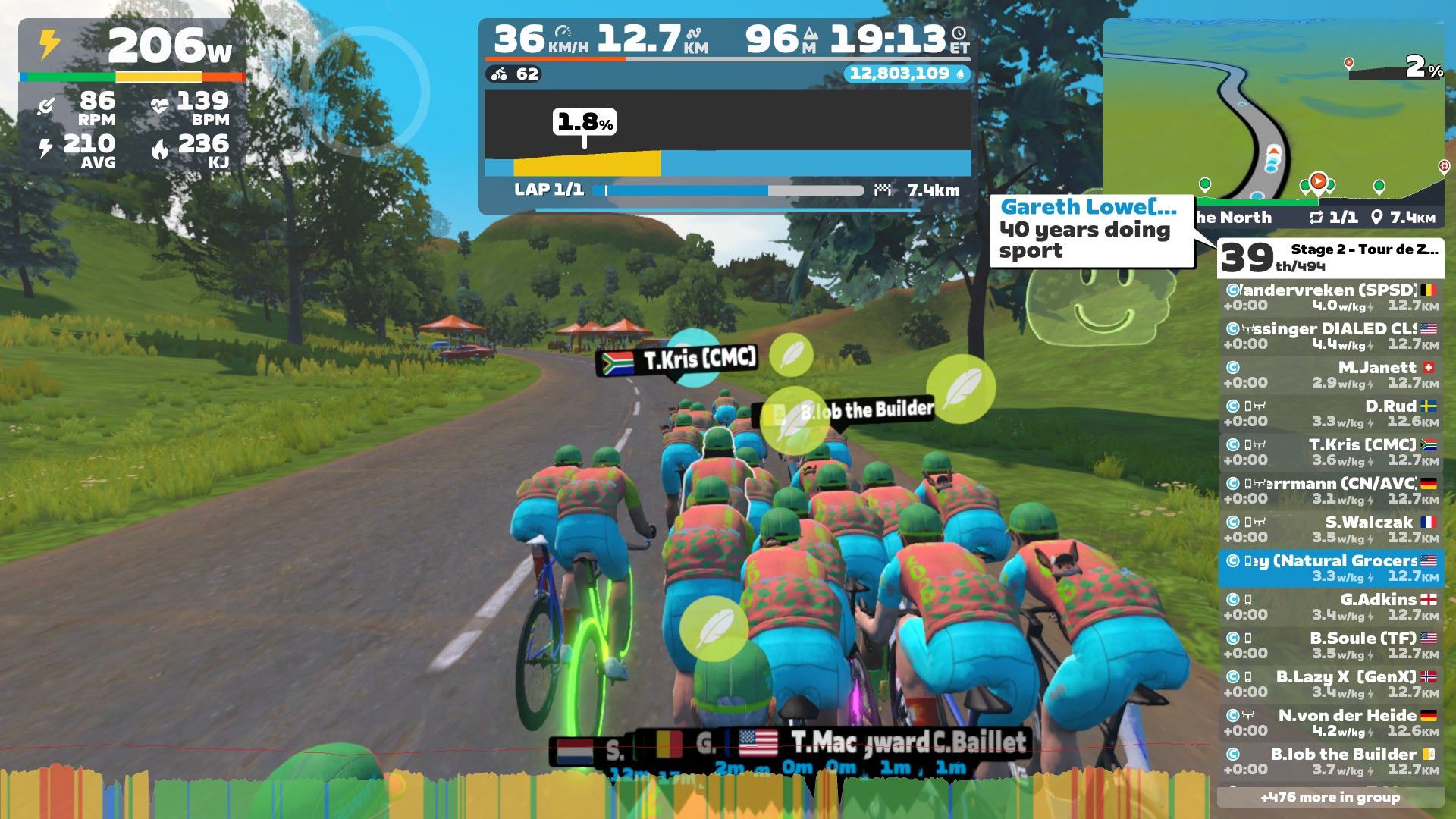The height and width of the screenshot is (819, 1456).
Task: Select M.Janett in the rider list
Action: point(1330,375)
